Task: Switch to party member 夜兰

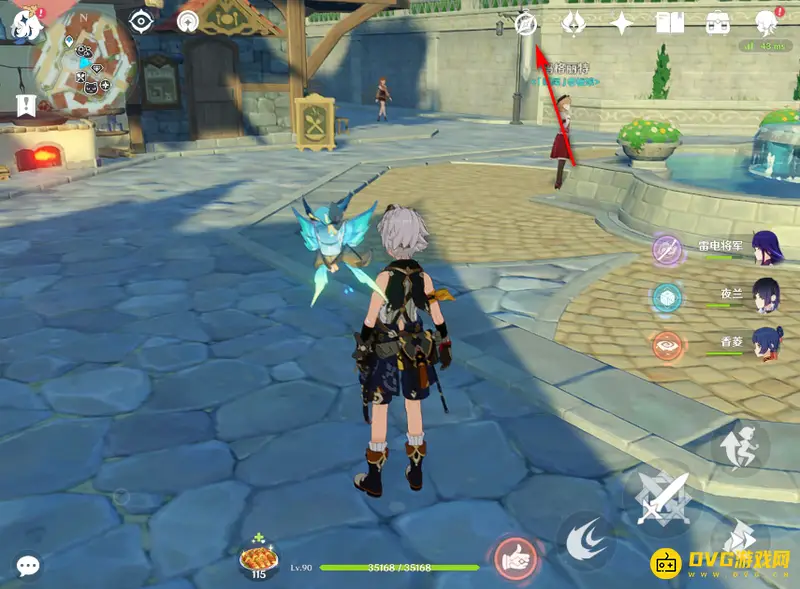Action: click(x=765, y=297)
